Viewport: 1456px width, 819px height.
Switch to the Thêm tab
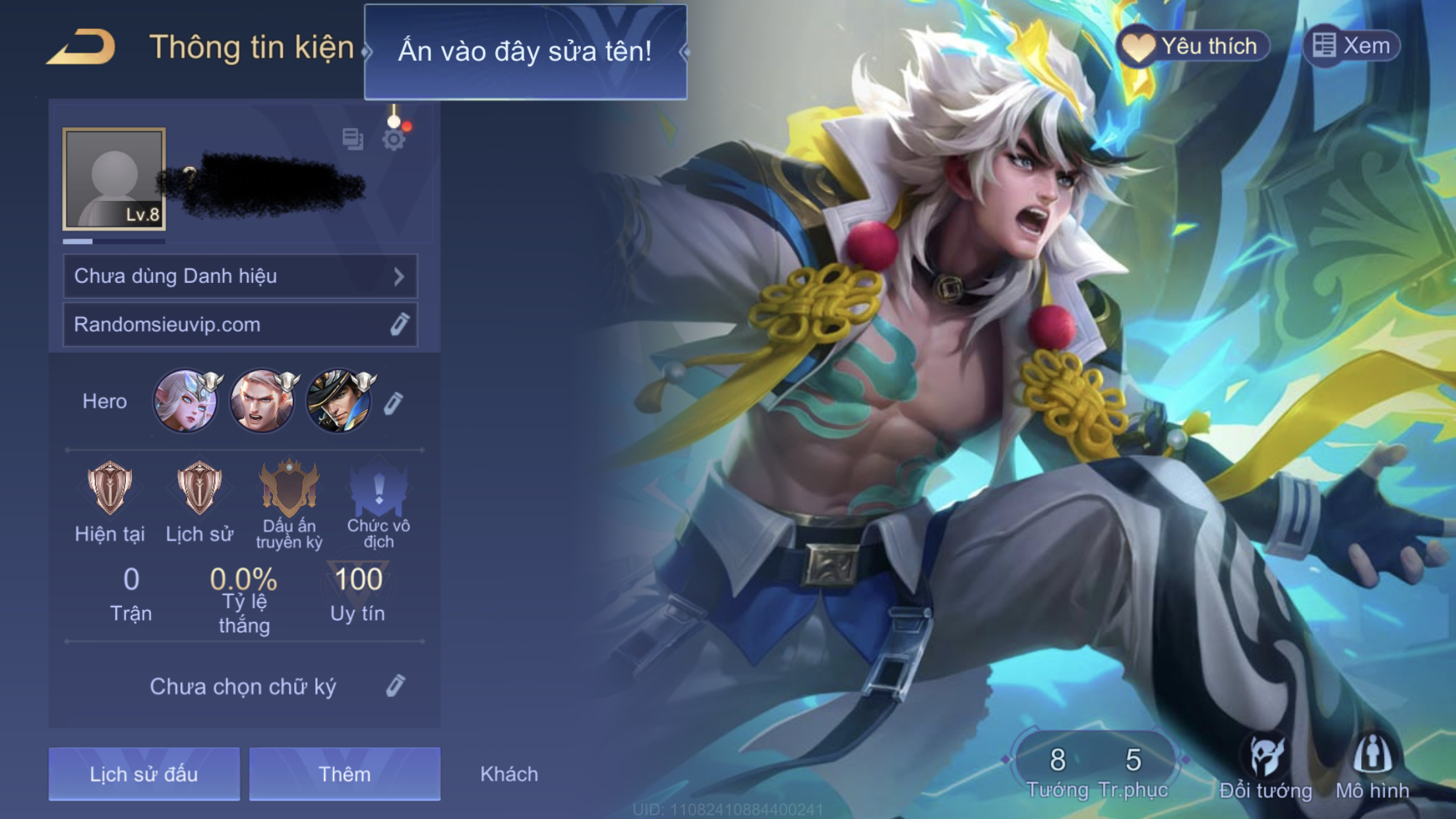click(344, 773)
